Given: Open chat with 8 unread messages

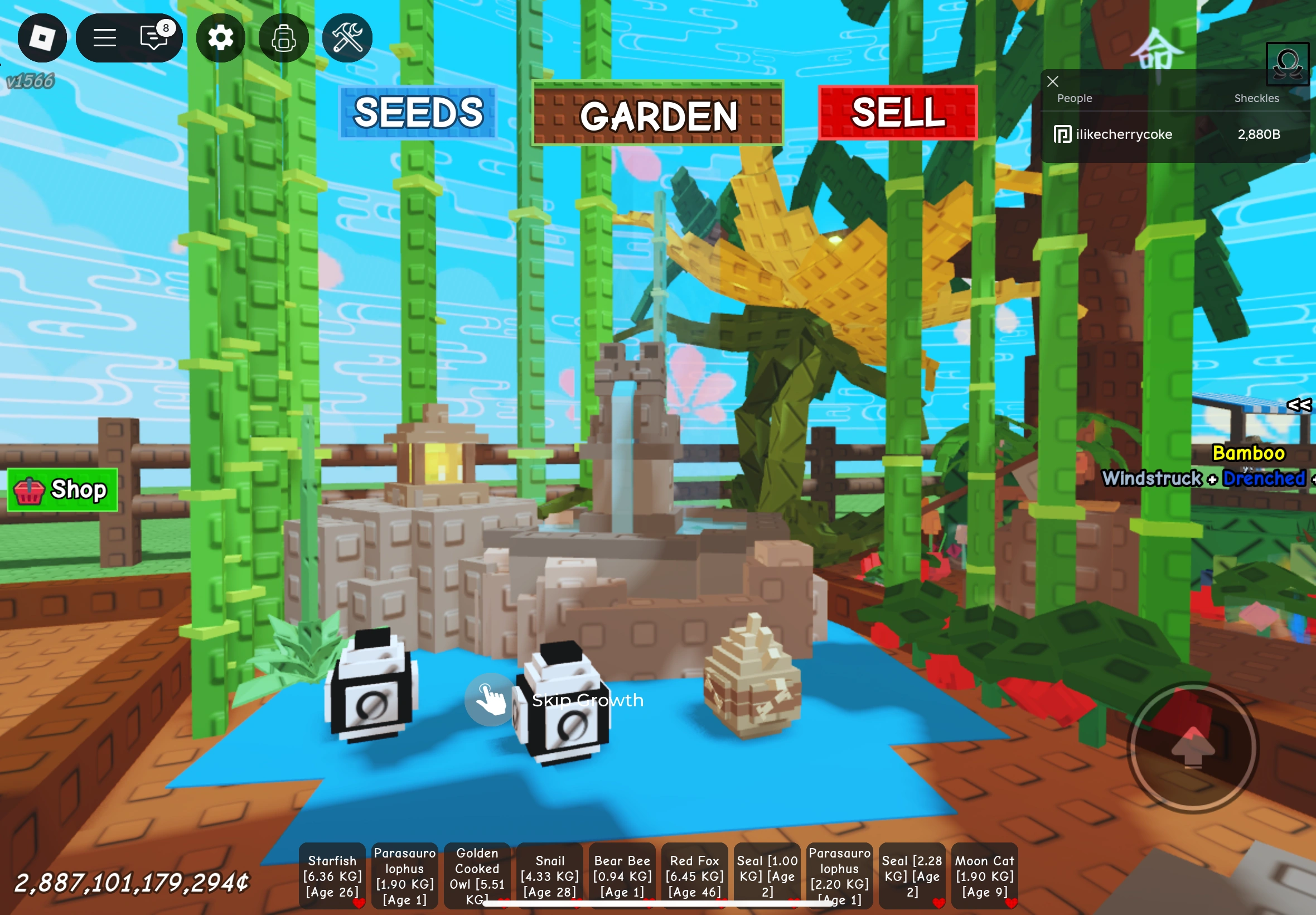Looking at the screenshot, I should [152, 37].
